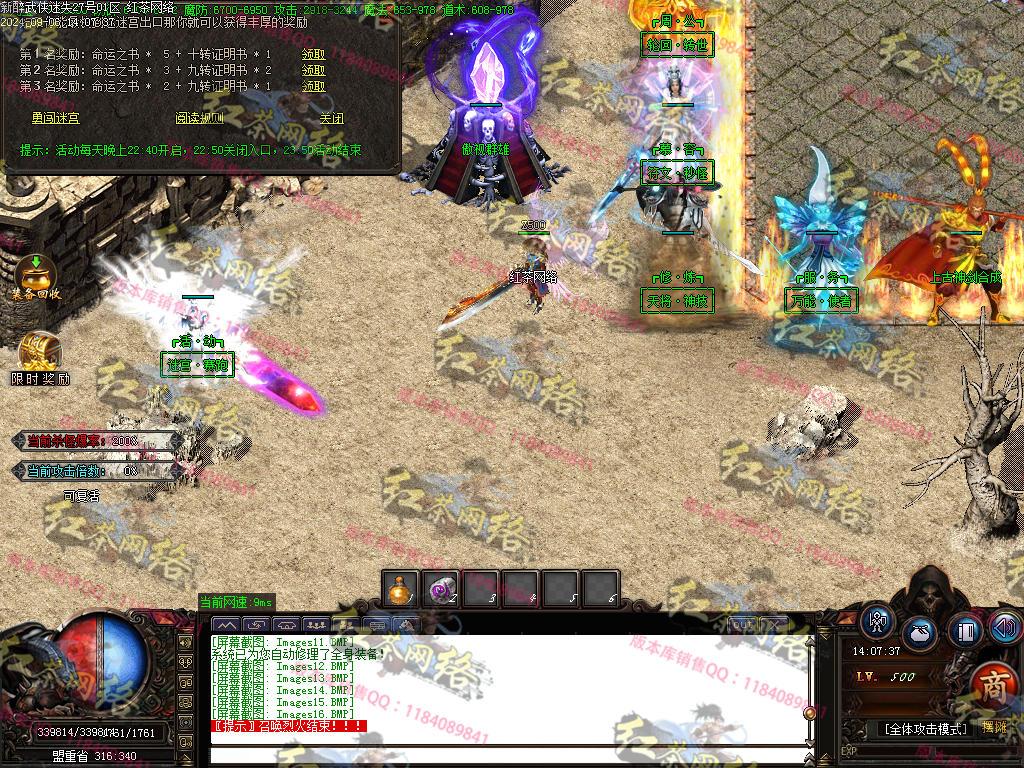
Task: Claim the second place reward link
Action: pyautogui.click(x=313, y=70)
